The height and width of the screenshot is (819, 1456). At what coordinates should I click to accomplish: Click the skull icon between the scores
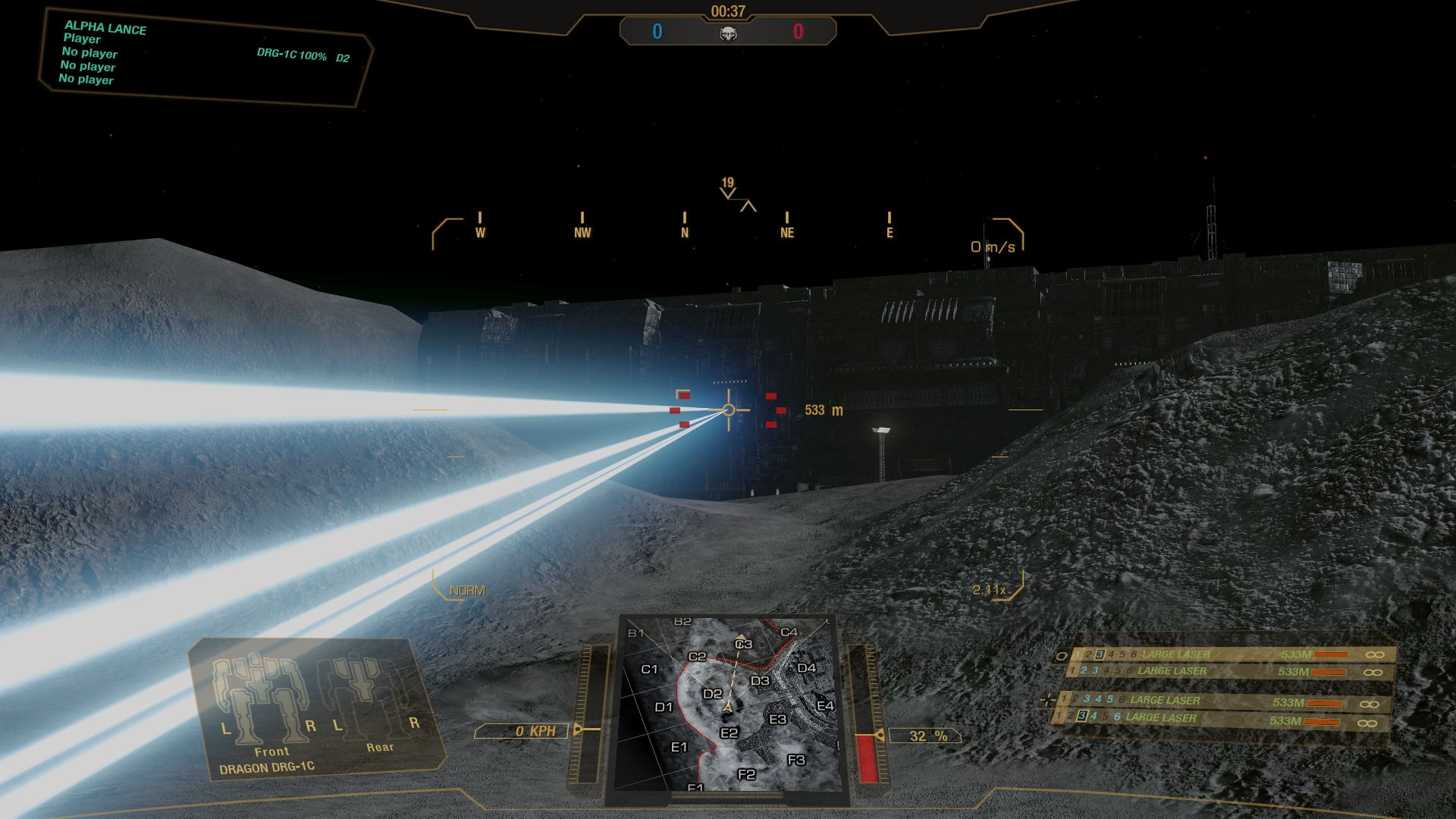(728, 33)
